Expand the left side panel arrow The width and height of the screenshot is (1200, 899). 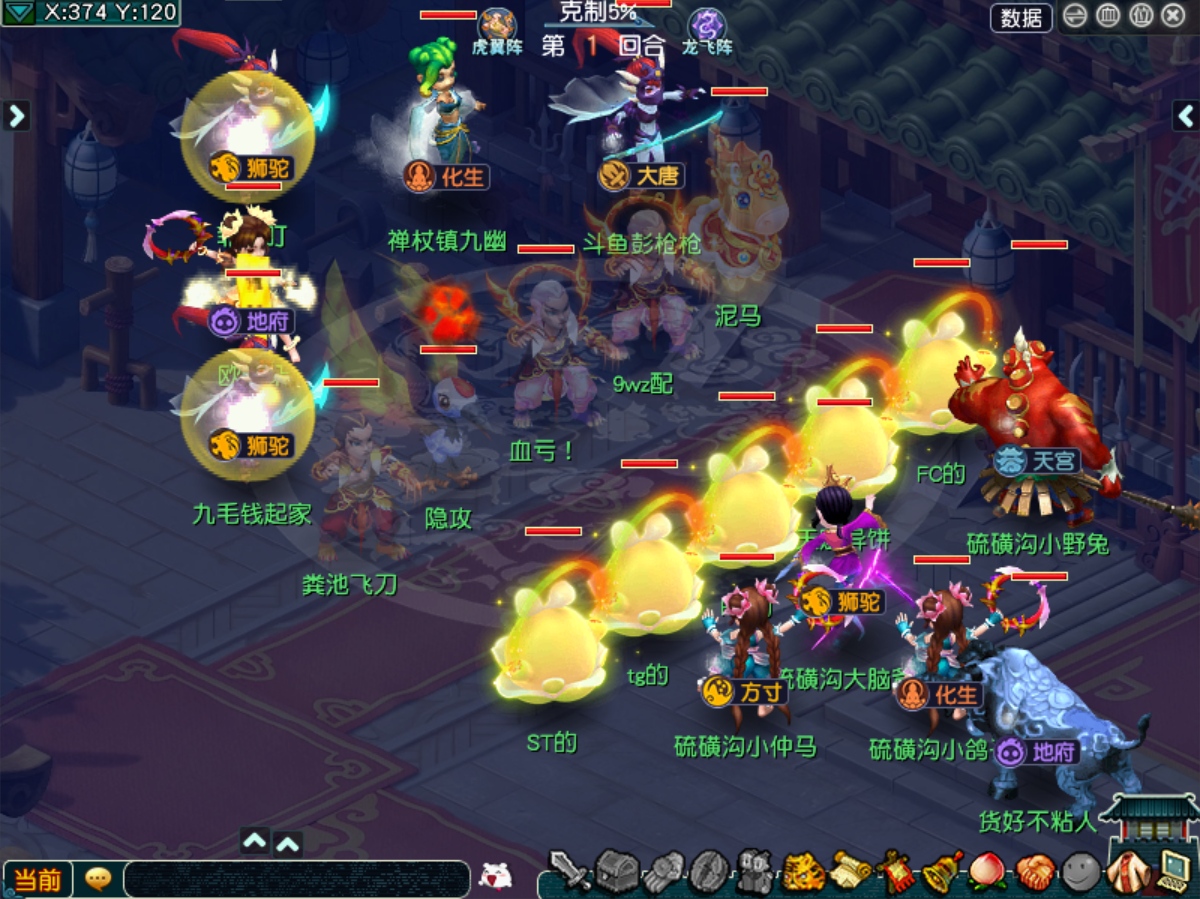click(x=15, y=116)
